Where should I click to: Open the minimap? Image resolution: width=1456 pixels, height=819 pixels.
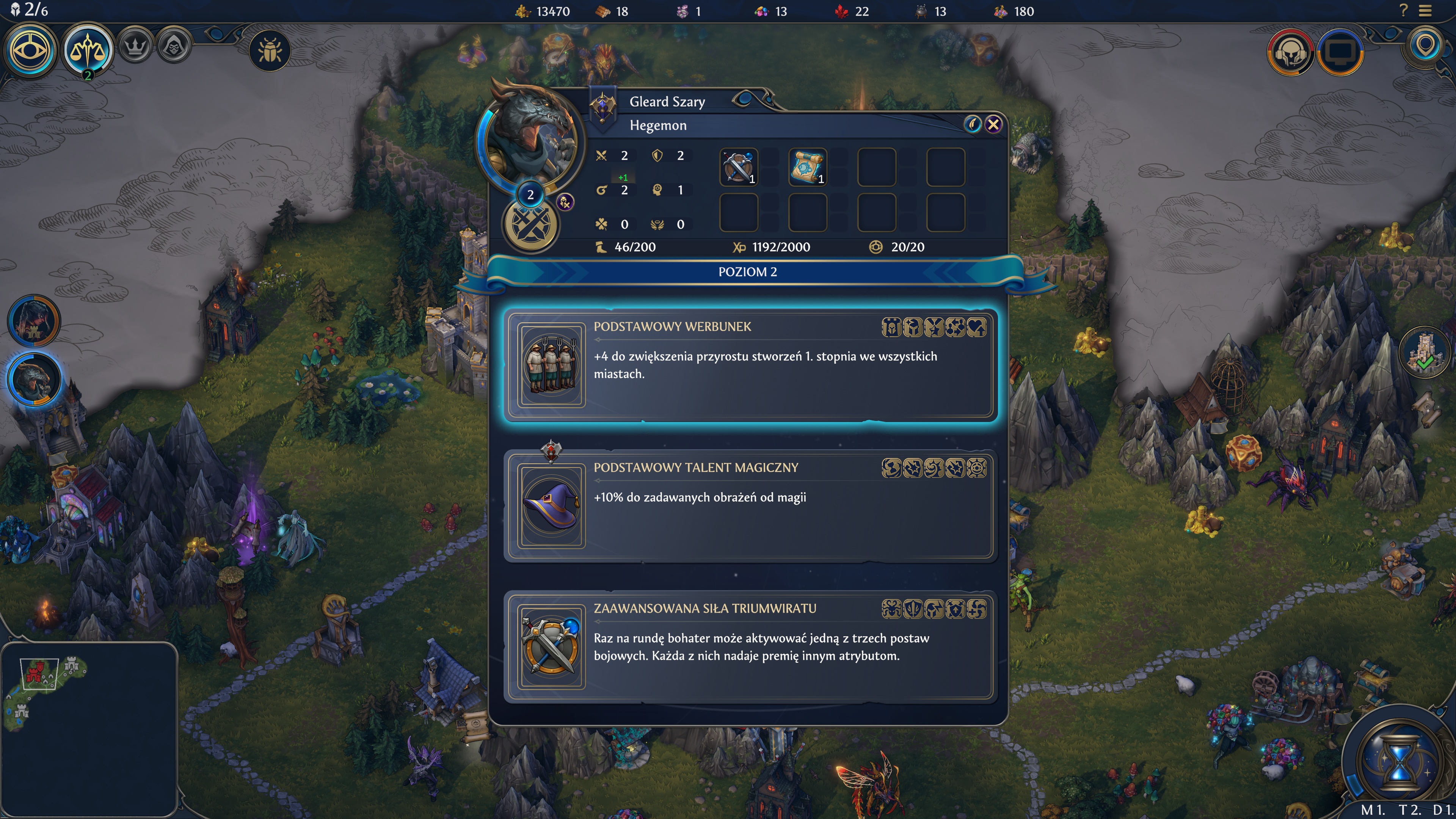89,729
